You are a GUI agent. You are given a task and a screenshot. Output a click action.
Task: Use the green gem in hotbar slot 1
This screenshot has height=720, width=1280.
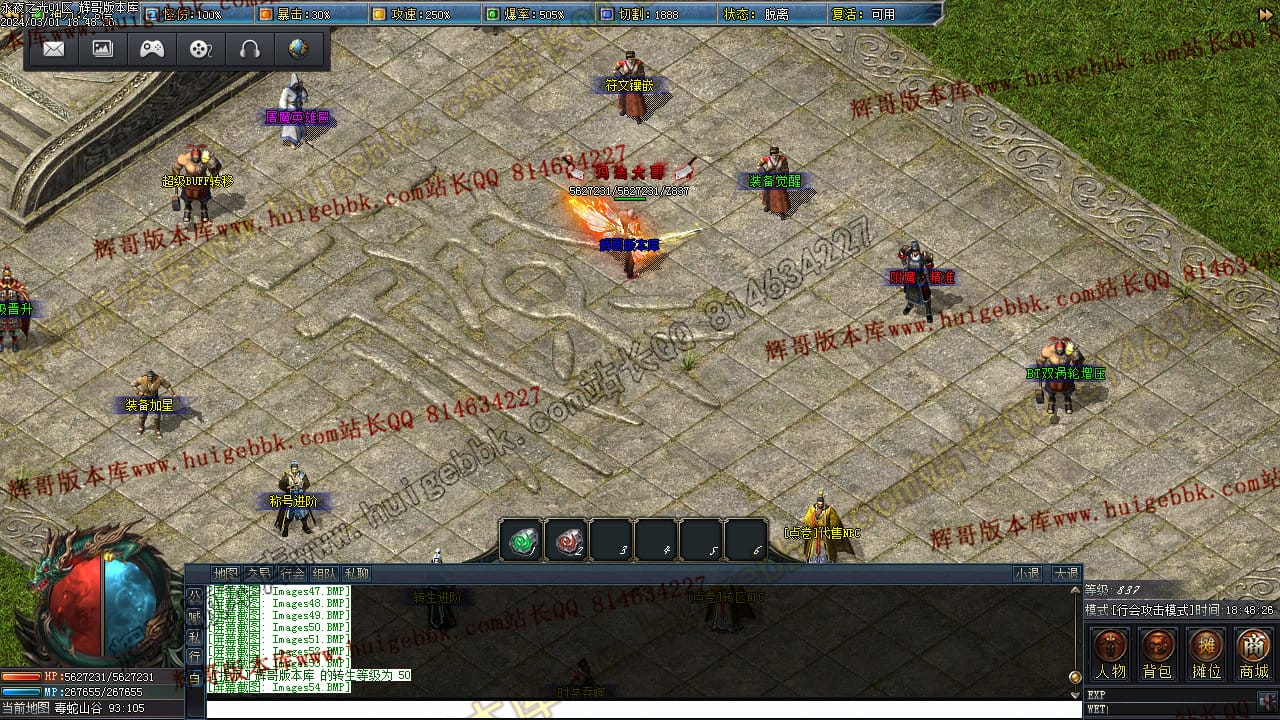pyautogui.click(x=521, y=540)
